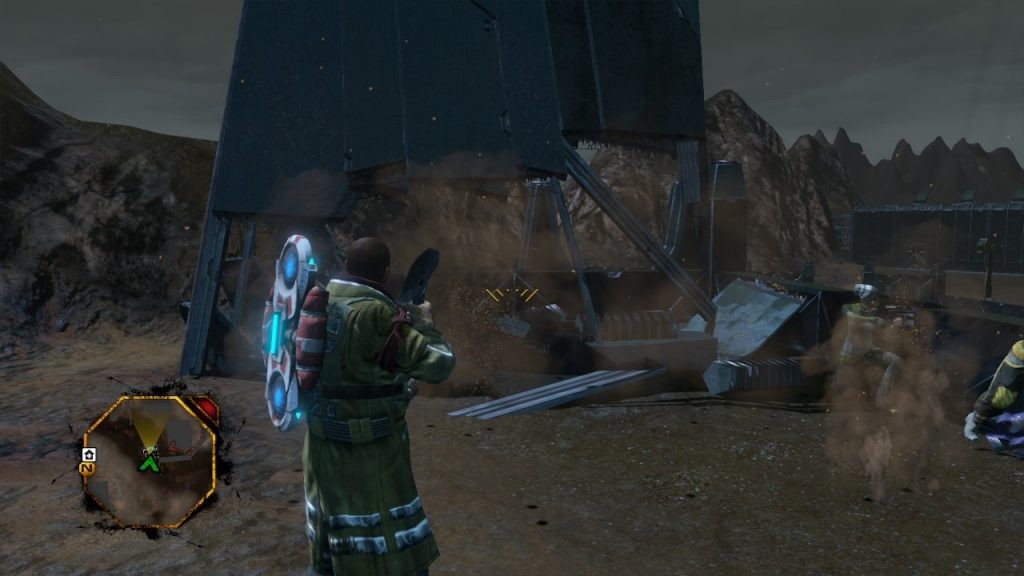This screenshot has height=576, width=1024.
Task: Click the octagonal minimap
Action: (149, 460)
